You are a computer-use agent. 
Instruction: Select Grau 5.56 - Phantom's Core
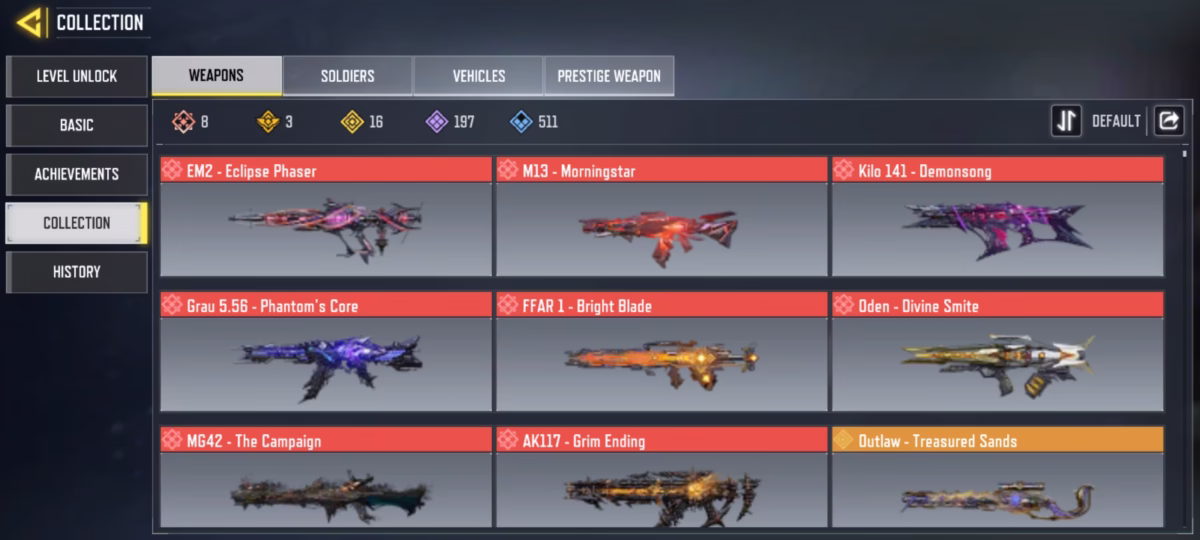pyautogui.click(x=326, y=352)
